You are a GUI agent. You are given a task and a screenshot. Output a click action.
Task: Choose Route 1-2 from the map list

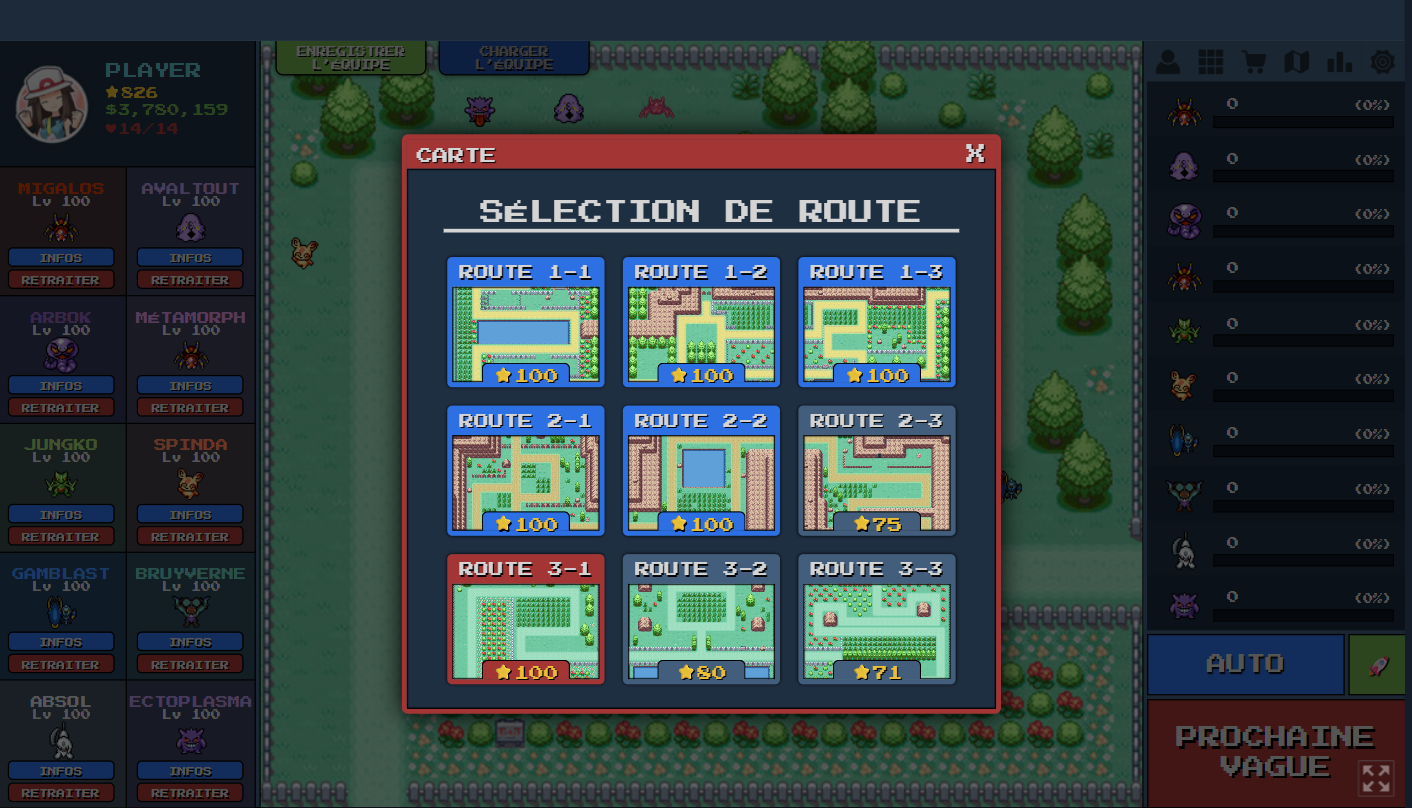click(701, 323)
